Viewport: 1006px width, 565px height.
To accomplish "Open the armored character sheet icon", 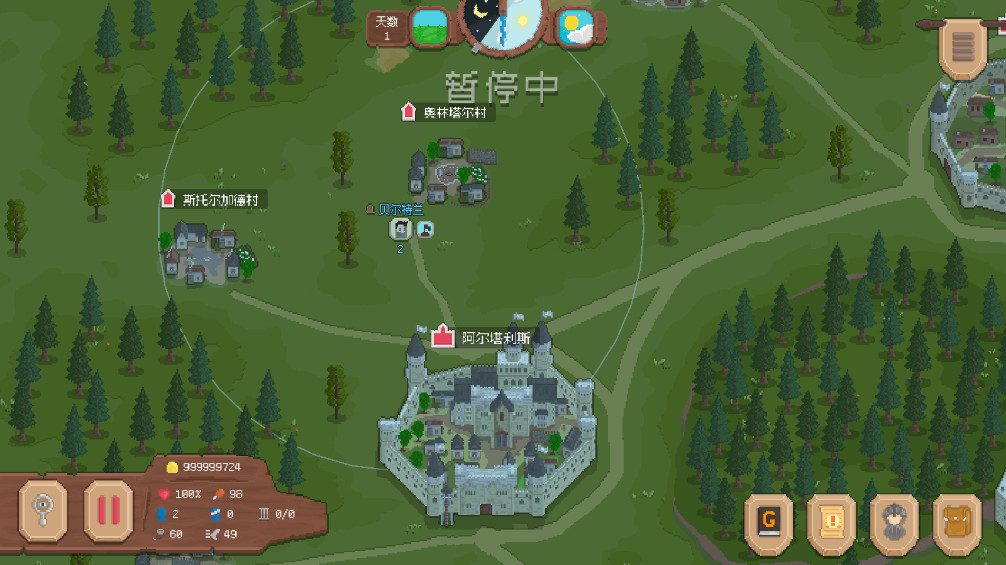I will pyautogui.click(x=894, y=520).
